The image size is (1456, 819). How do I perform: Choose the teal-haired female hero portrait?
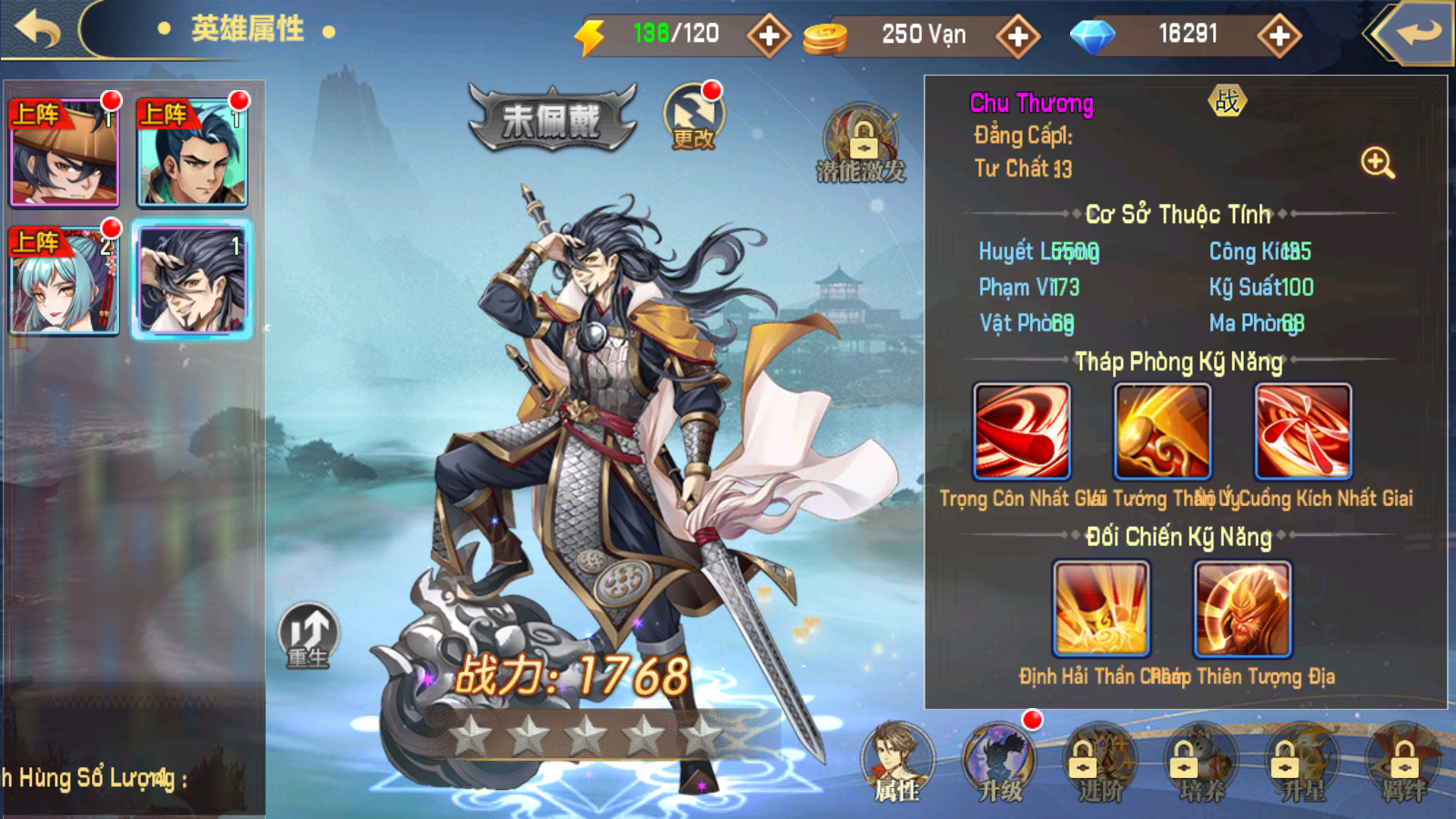coord(65,280)
